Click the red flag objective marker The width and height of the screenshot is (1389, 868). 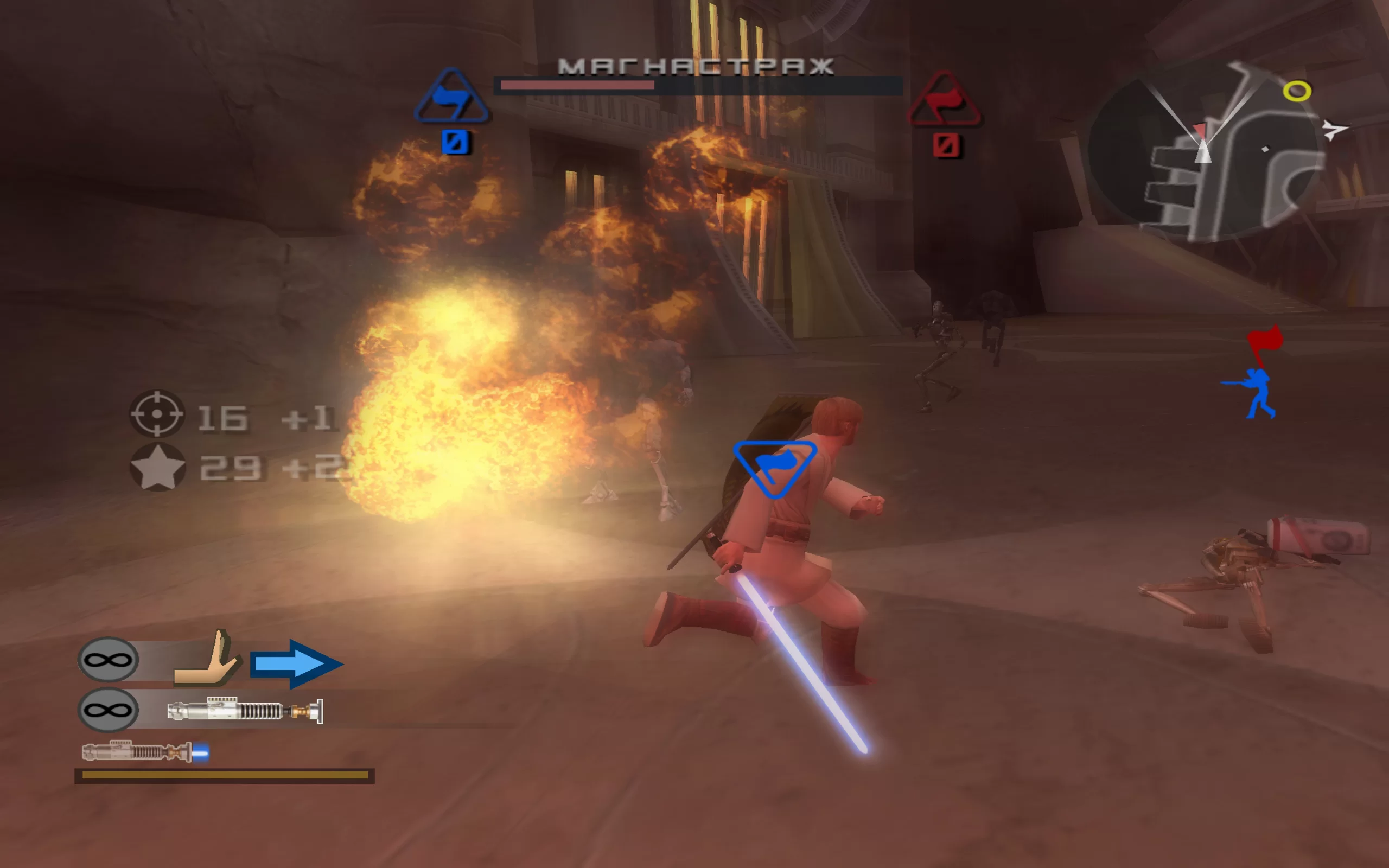1266,342
